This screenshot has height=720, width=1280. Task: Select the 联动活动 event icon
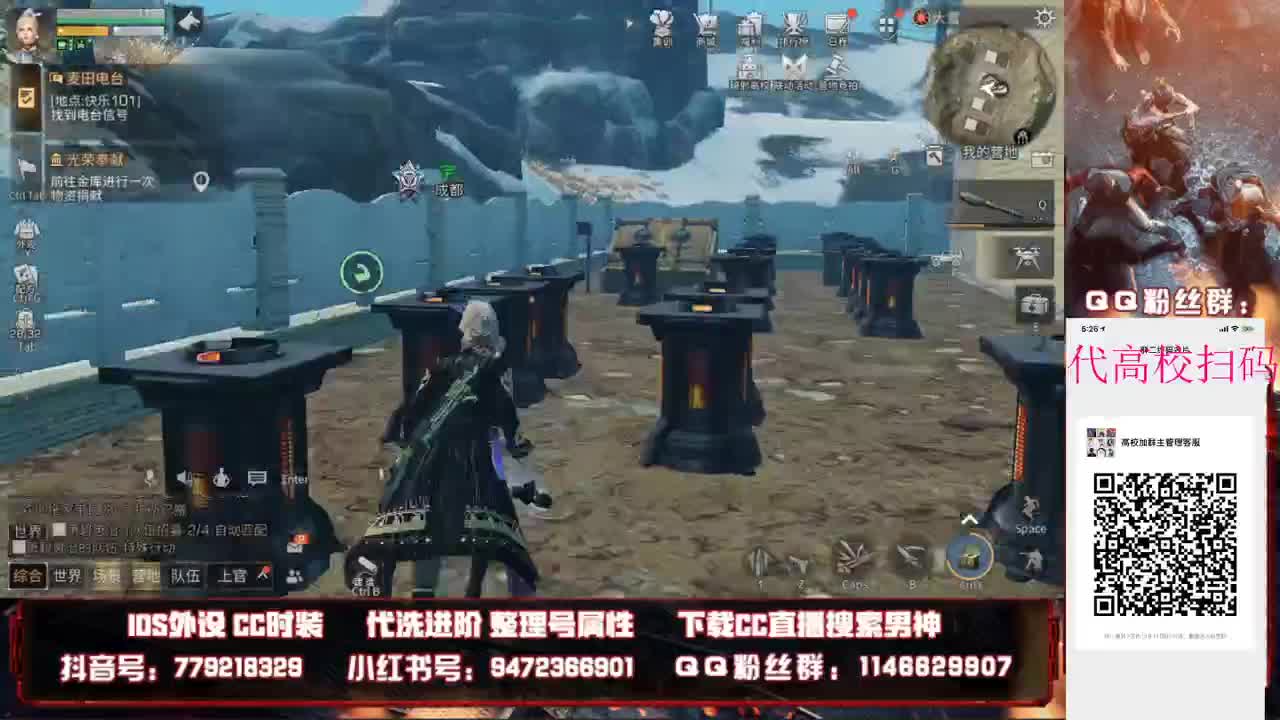(x=795, y=68)
